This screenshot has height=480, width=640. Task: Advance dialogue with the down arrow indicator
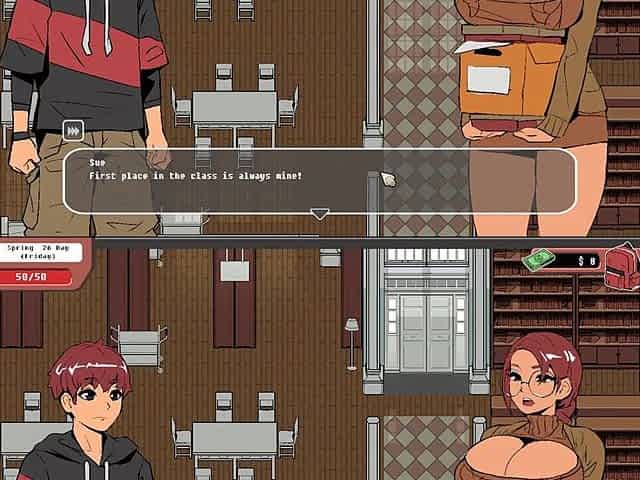(x=319, y=213)
